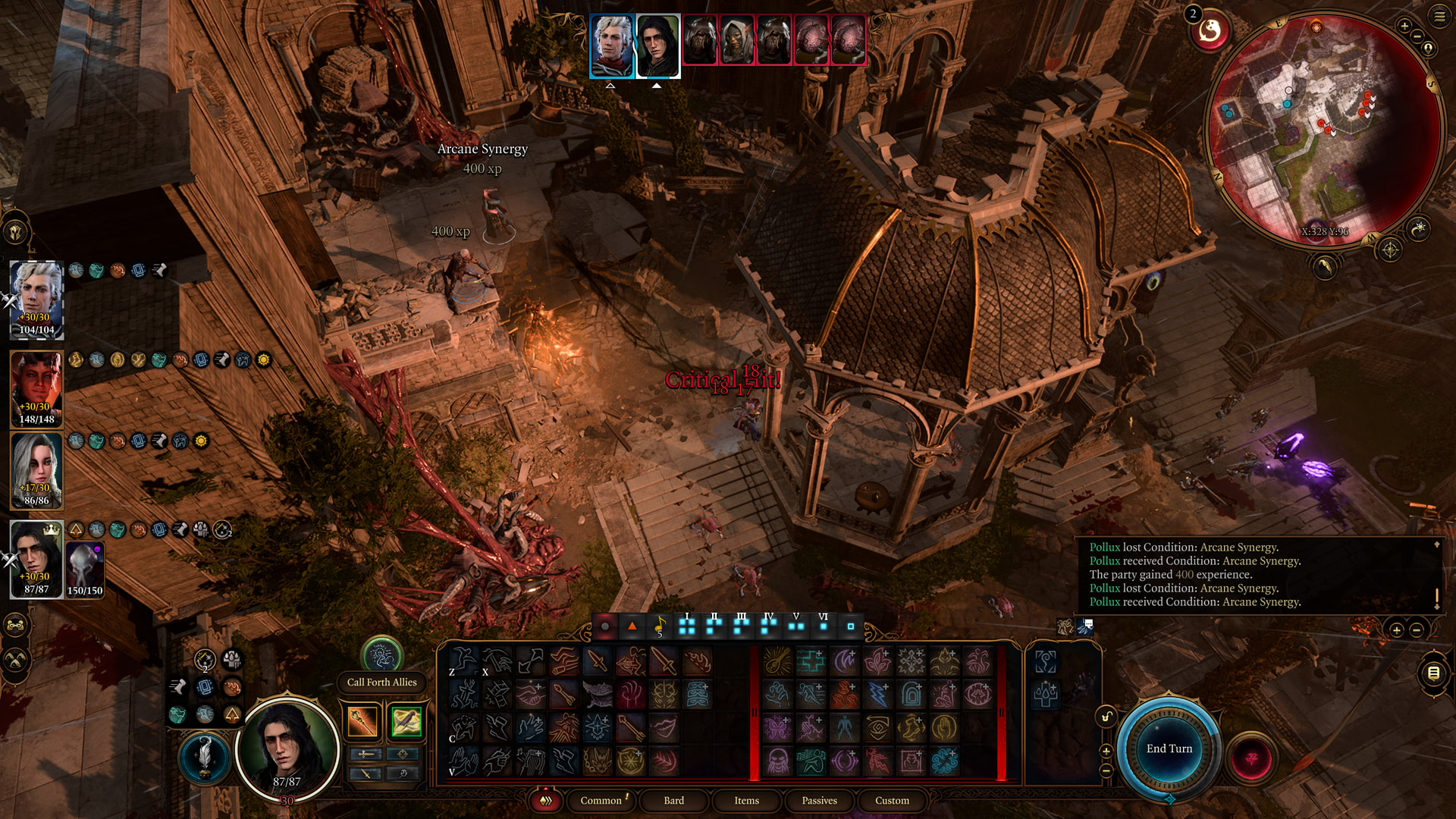The height and width of the screenshot is (819, 1456).
Task: Select the Passives hotbar tab
Action: [x=819, y=800]
